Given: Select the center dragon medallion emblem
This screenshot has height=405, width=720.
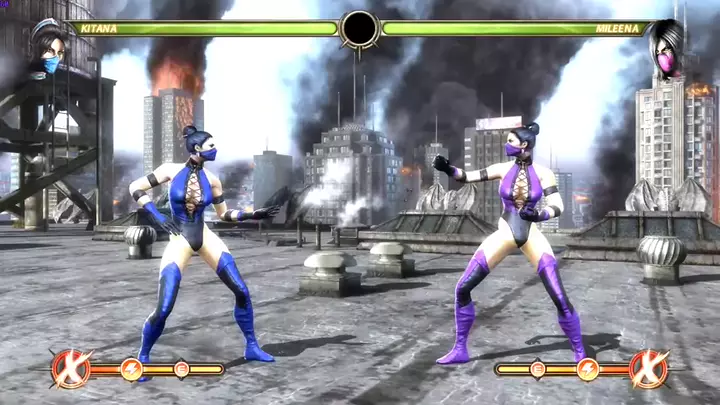Looking at the screenshot, I should tap(359, 29).
